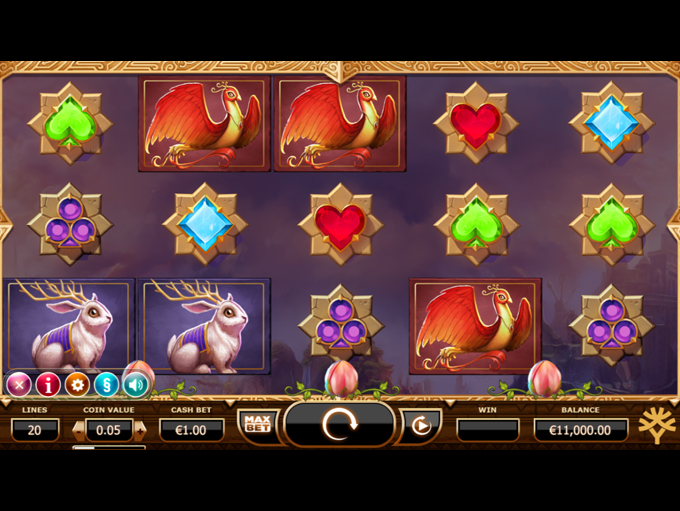Set the maximum bet with Max Bet

257,425
